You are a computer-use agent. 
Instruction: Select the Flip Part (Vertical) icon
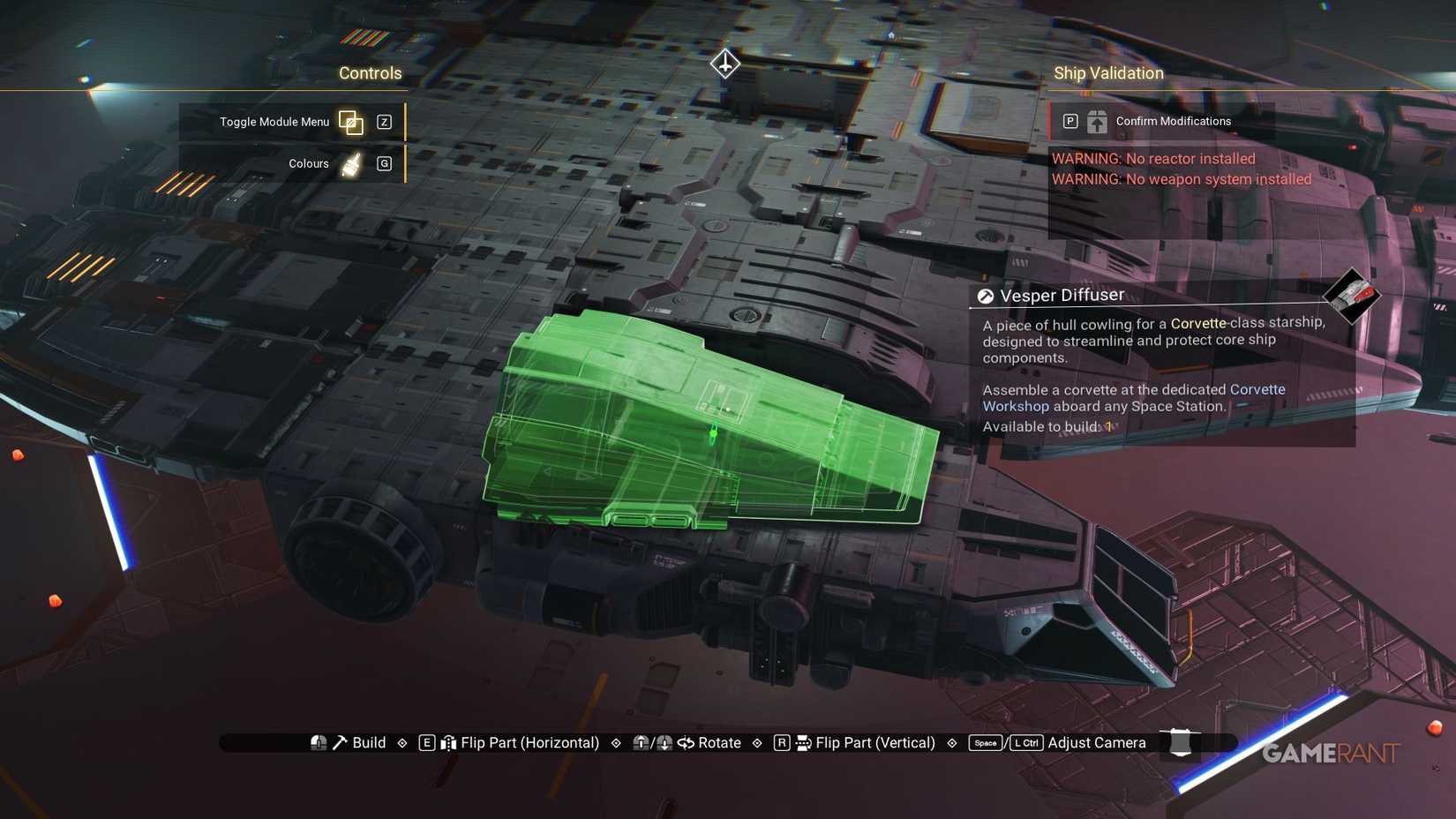tap(802, 742)
